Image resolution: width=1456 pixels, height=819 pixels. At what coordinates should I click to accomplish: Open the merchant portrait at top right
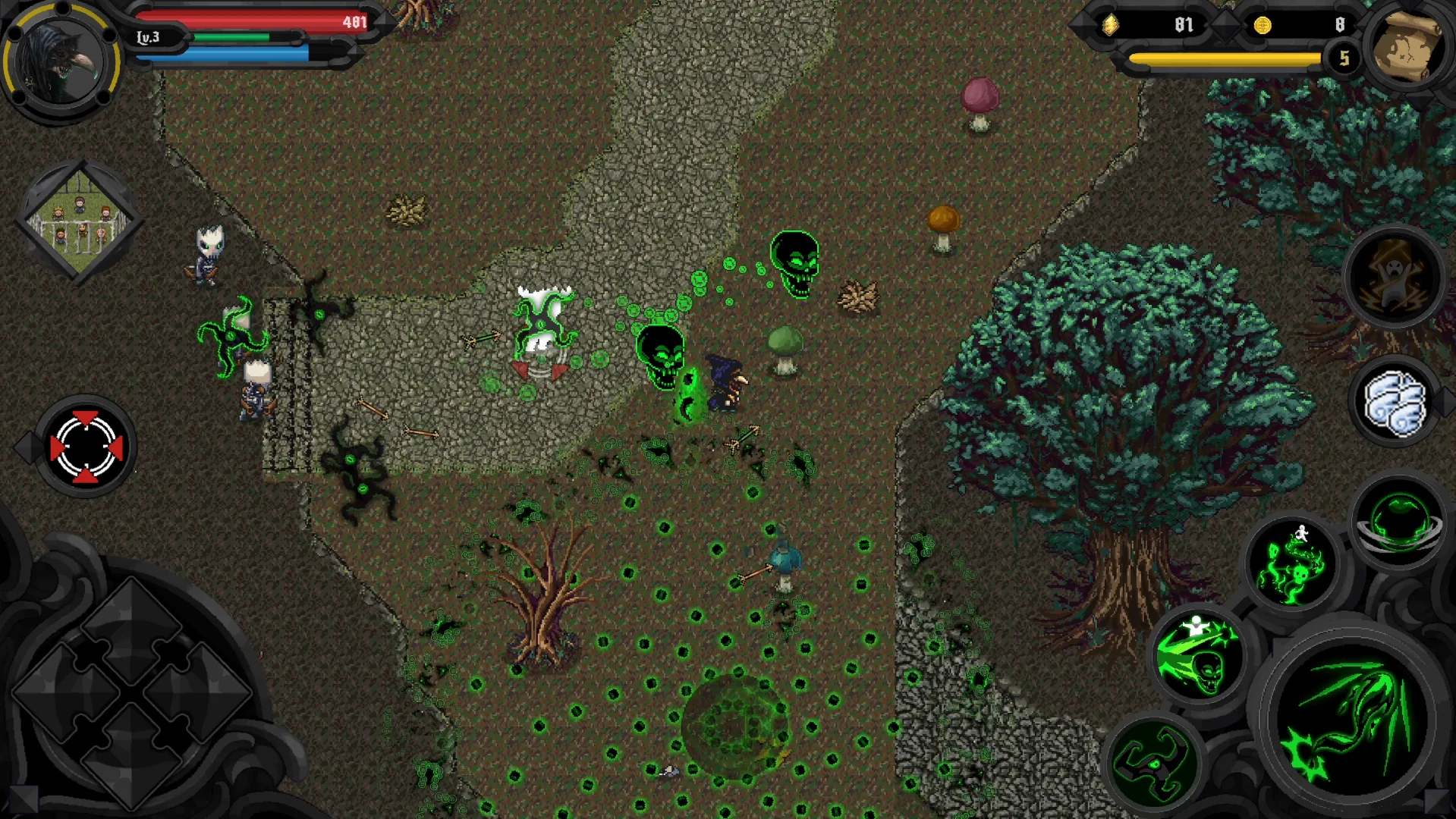(x=1408, y=48)
